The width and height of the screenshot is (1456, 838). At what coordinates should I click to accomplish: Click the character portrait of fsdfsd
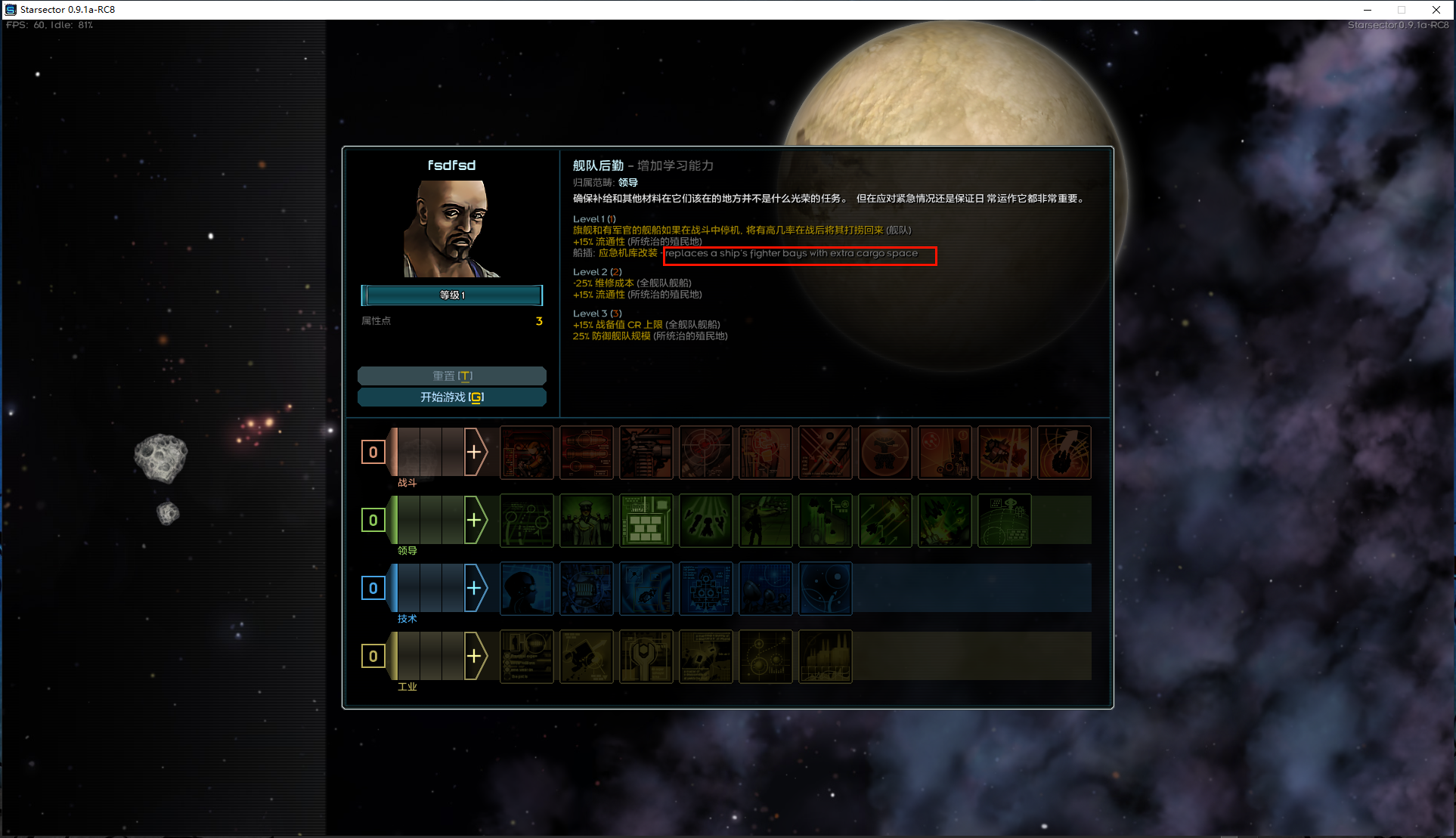[x=451, y=228]
